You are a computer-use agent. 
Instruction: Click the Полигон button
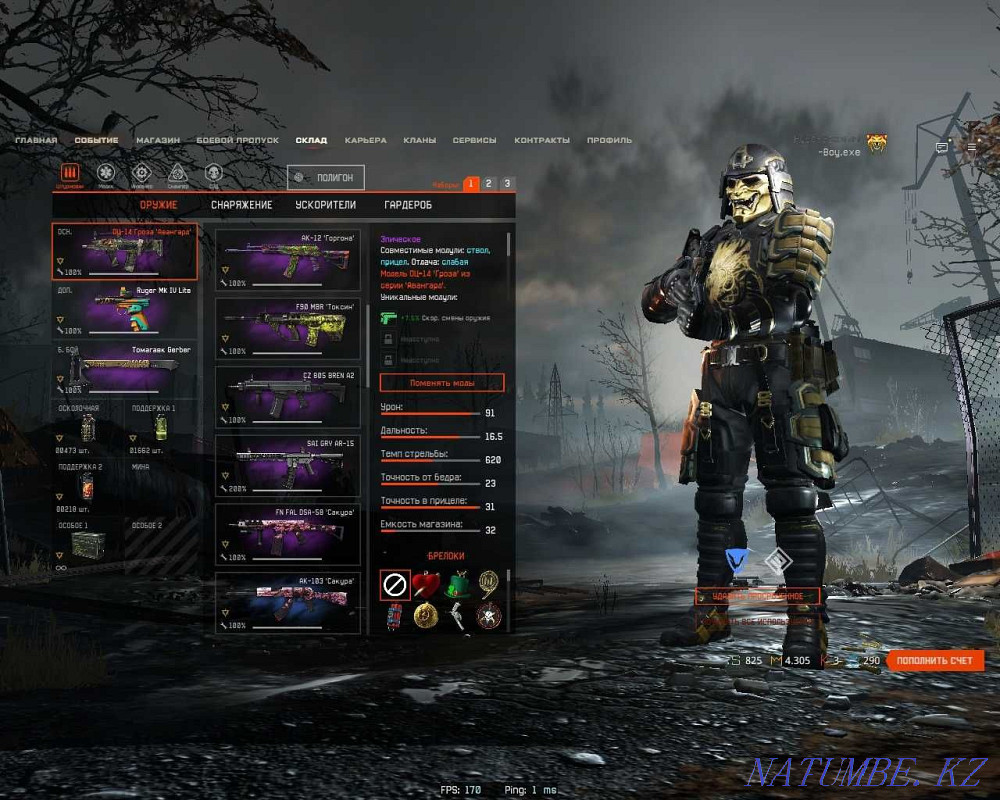click(x=325, y=177)
